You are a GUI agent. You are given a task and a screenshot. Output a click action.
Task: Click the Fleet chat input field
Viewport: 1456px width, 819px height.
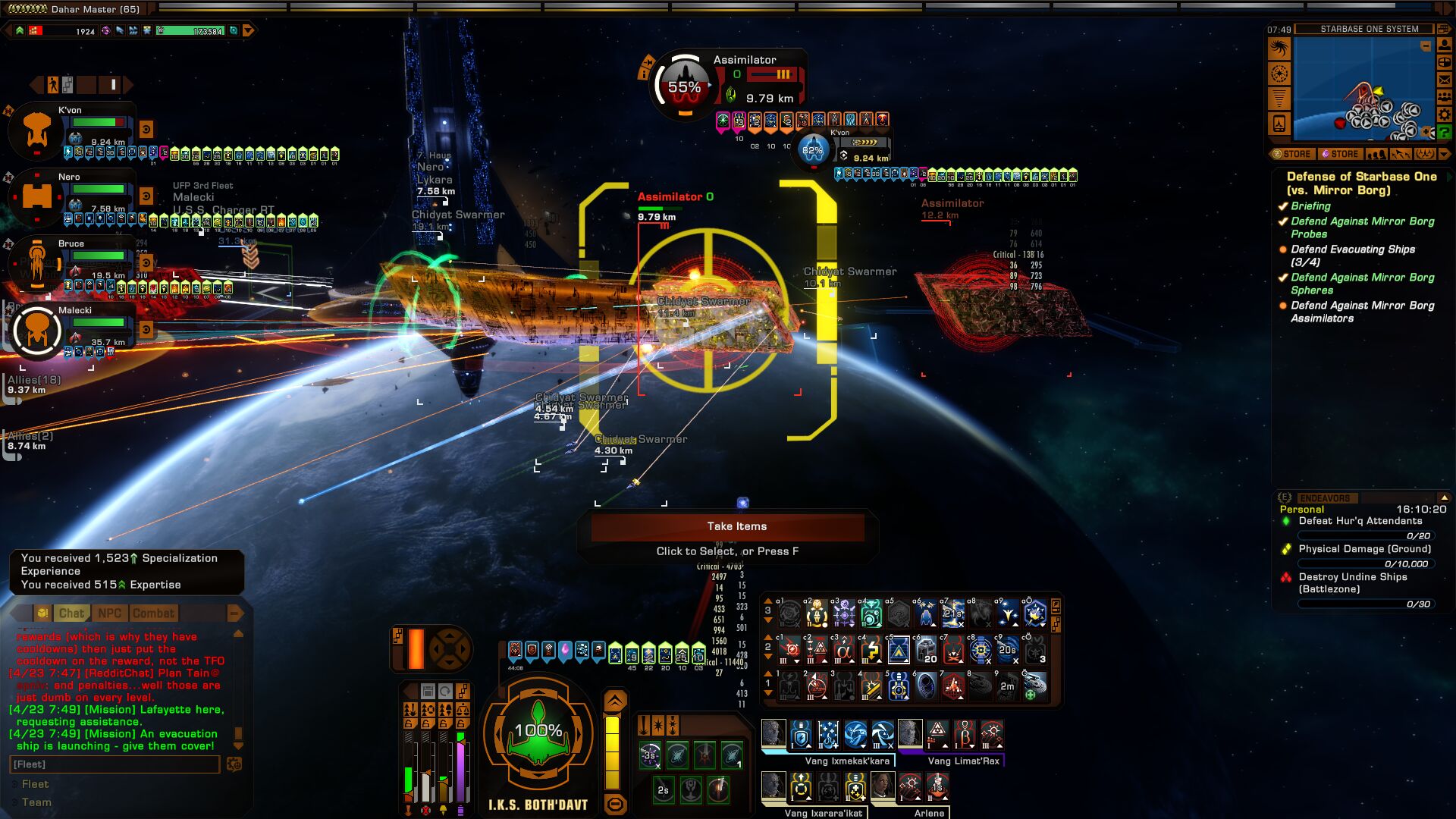coord(114,764)
